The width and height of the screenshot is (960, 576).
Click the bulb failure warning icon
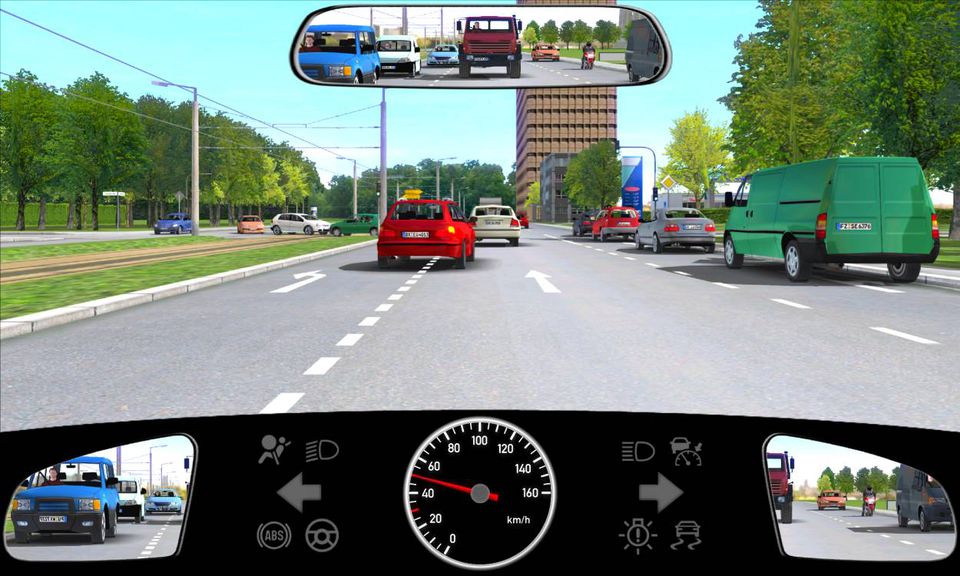tap(637, 534)
